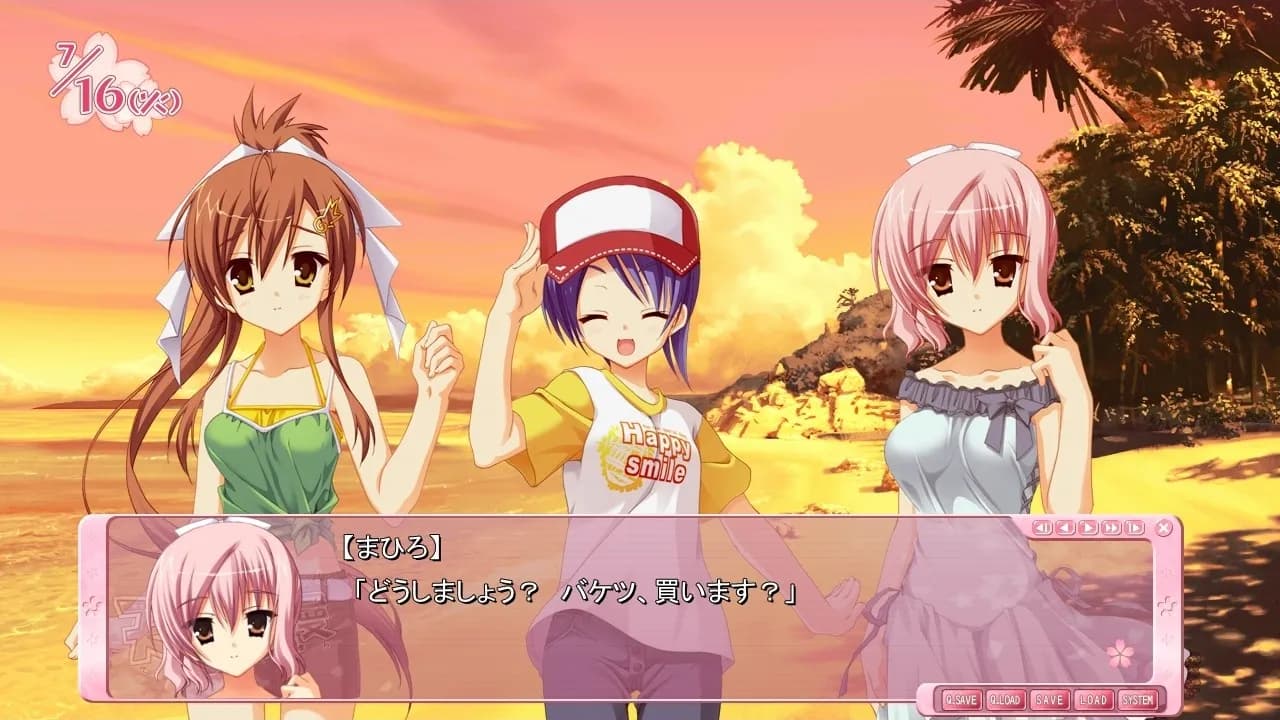
Task: Select the skip-to-next scene icon
Action: 1132,528
